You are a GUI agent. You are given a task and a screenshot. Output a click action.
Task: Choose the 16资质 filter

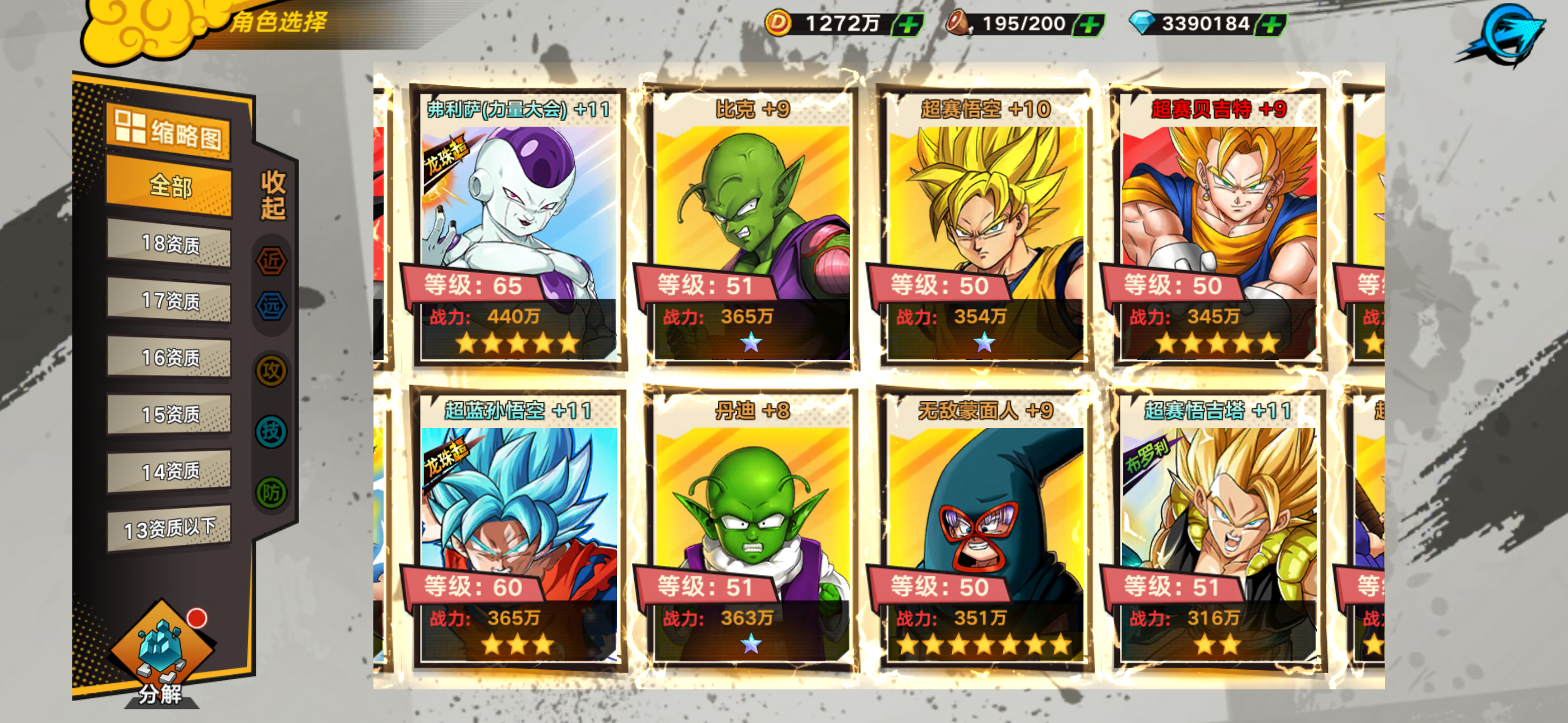pyautogui.click(x=169, y=357)
